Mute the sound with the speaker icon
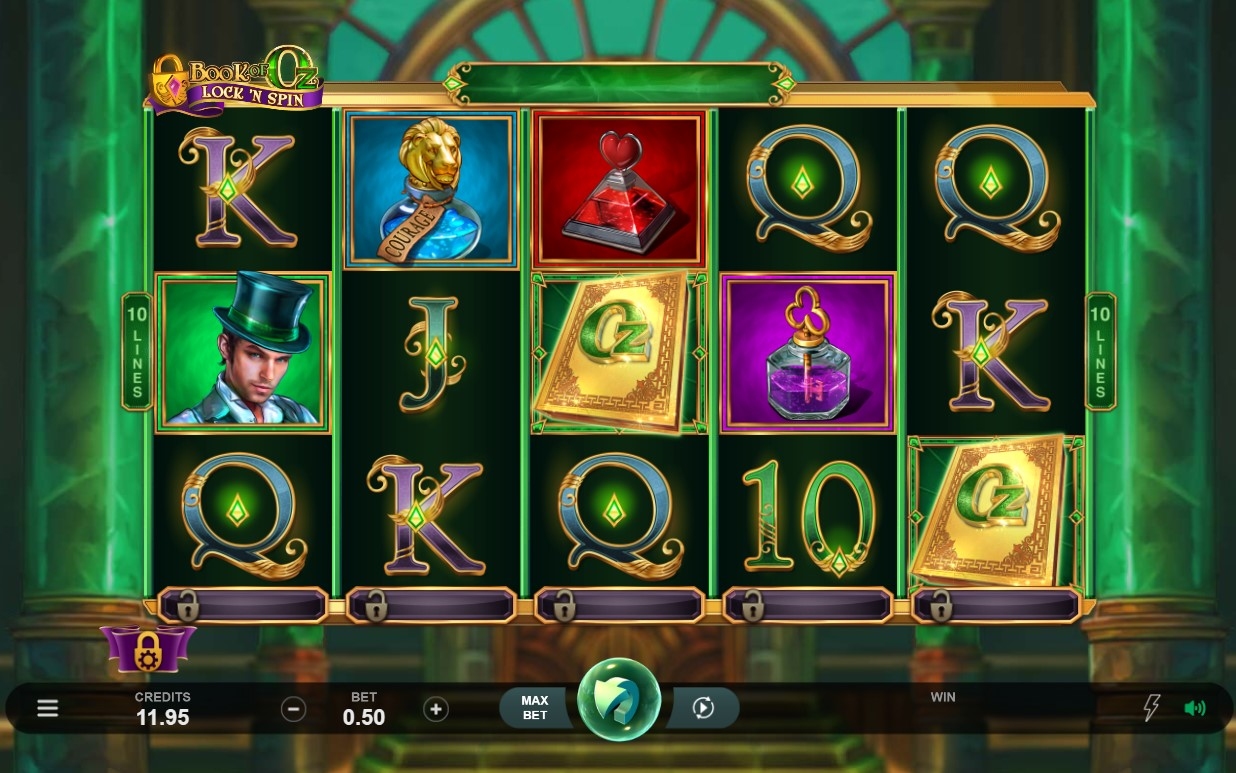This screenshot has height=773, width=1236. (x=1195, y=709)
